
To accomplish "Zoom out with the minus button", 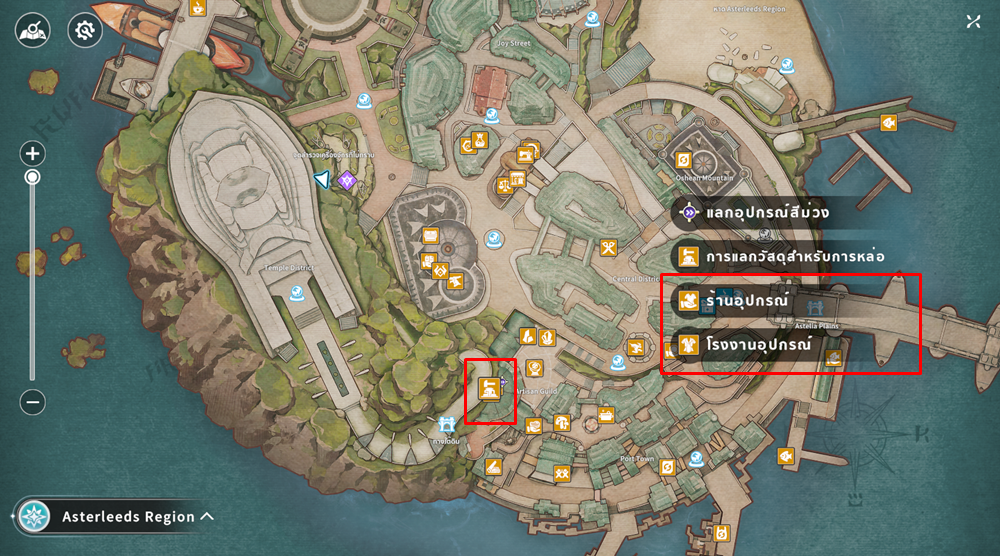I will point(33,402).
